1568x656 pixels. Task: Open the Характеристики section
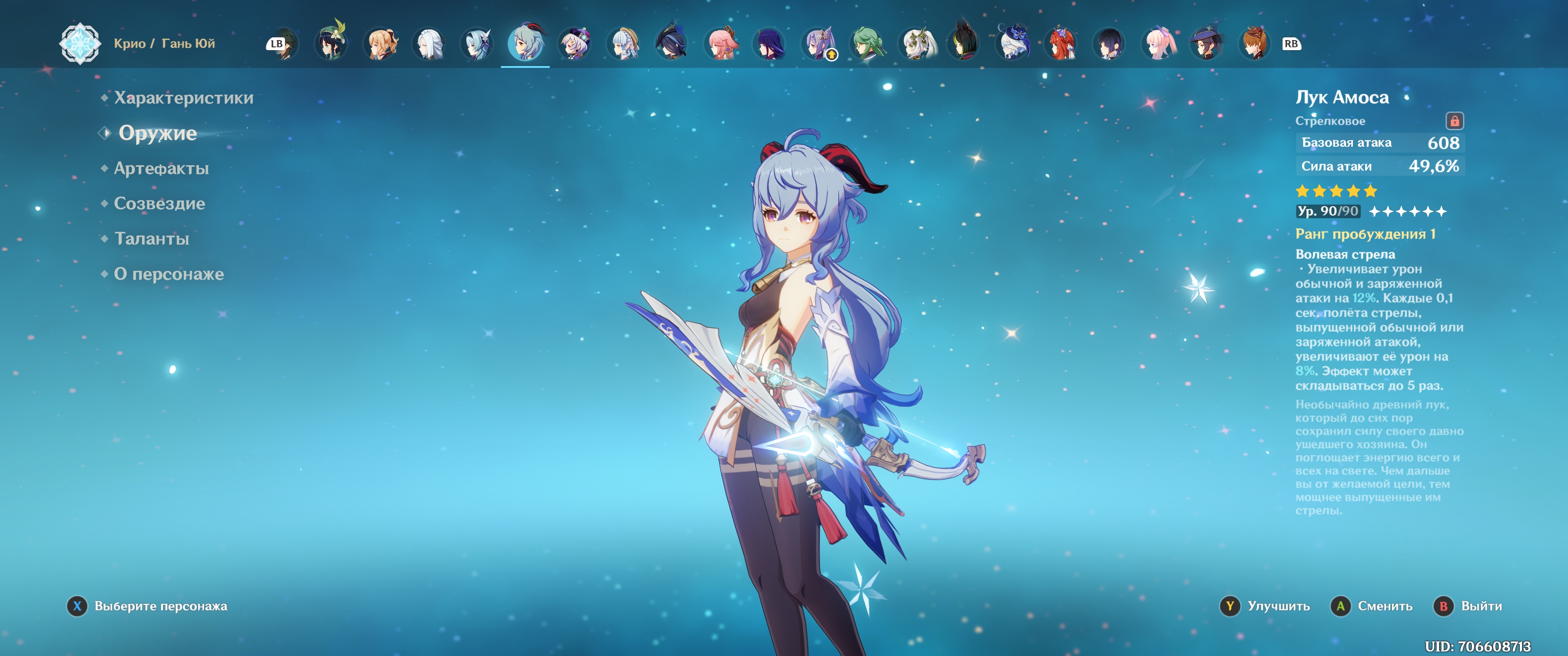[x=183, y=98]
